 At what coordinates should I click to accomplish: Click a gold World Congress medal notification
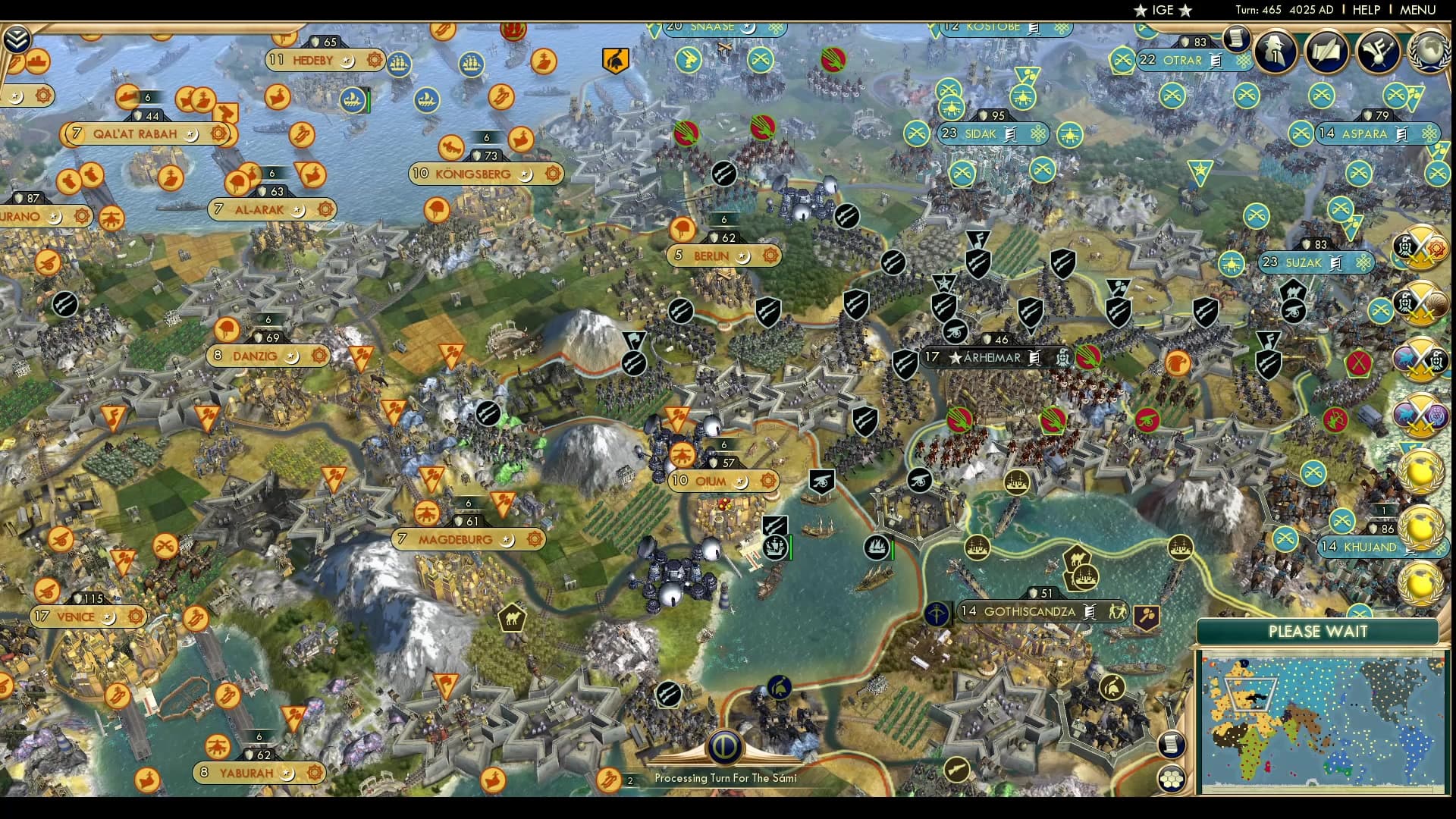pos(1422,470)
